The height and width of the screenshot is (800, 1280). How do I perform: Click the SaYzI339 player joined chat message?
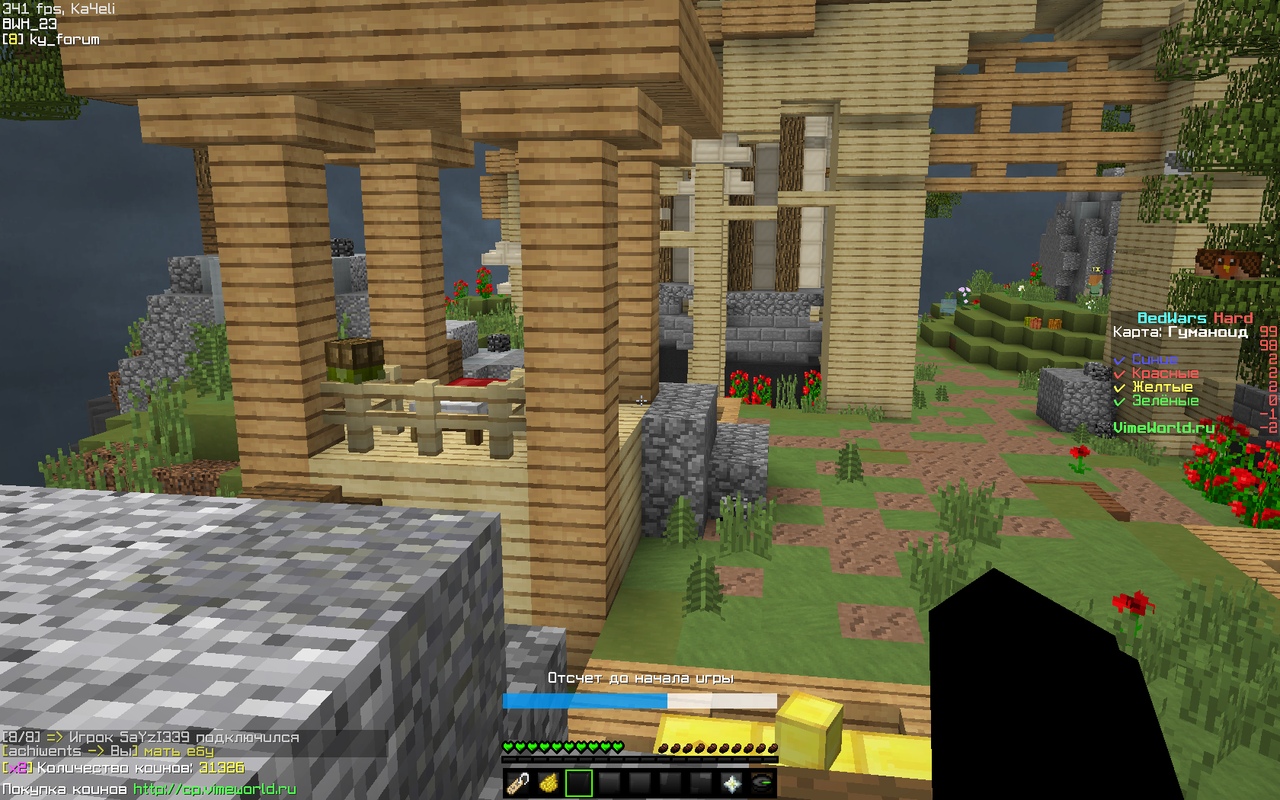click(x=150, y=737)
